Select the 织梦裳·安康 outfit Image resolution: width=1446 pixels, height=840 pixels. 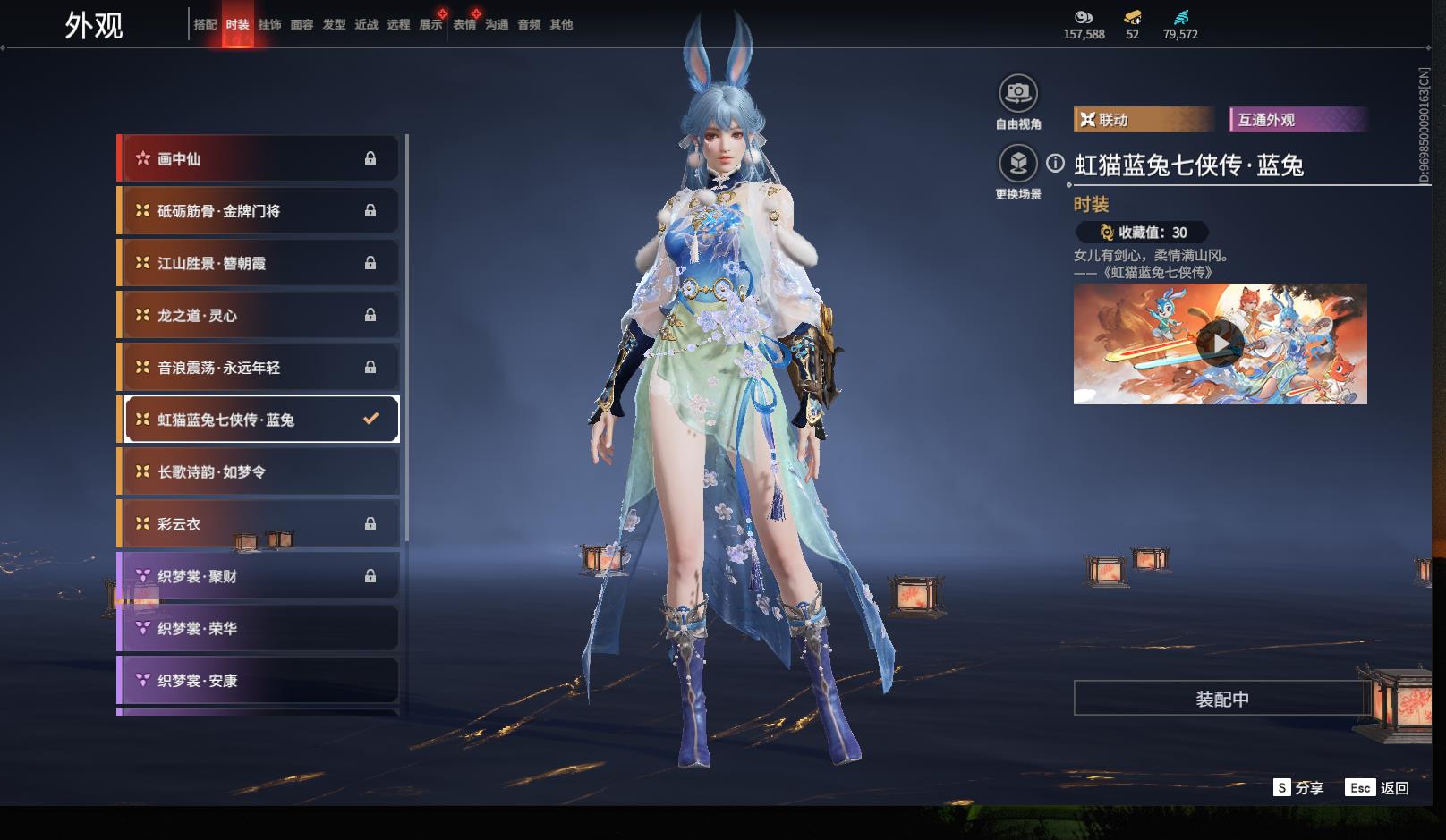click(x=258, y=681)
